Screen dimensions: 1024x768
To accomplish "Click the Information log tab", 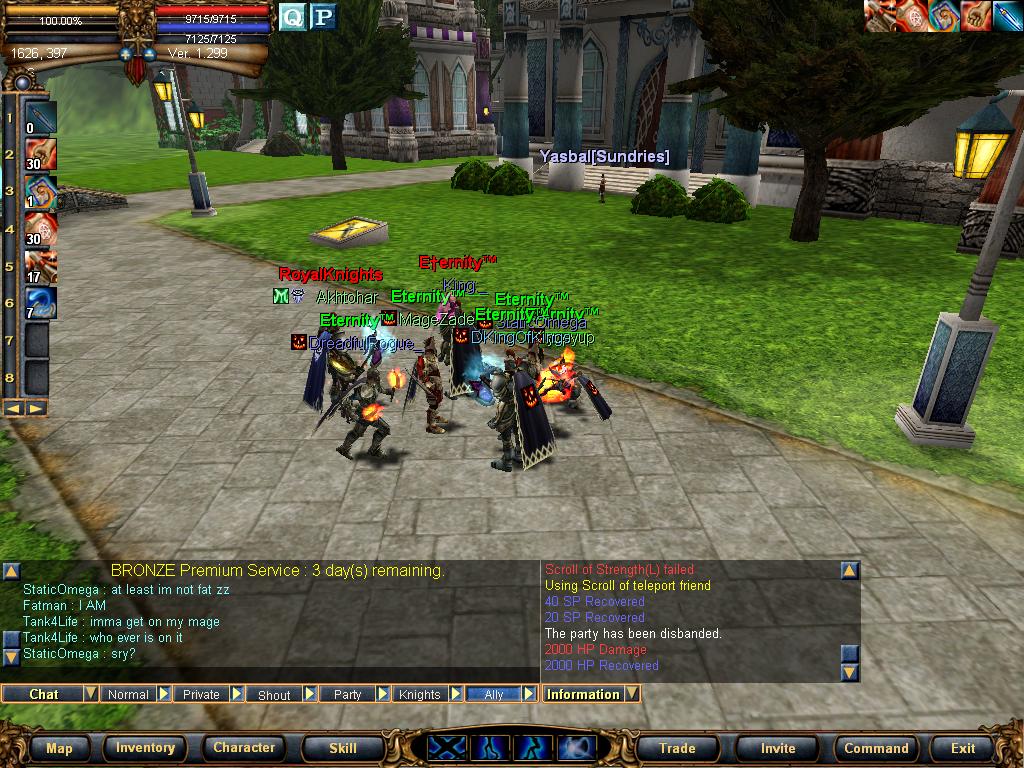I will [583, 694].
